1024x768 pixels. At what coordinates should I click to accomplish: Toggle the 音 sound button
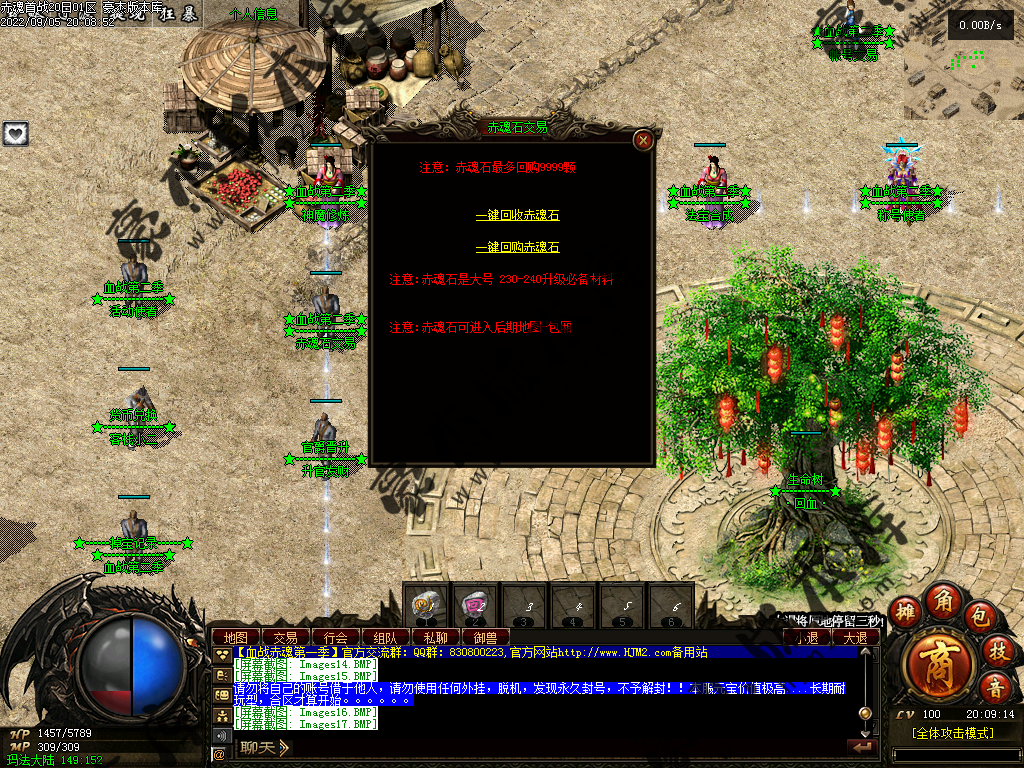click(995, 687)
